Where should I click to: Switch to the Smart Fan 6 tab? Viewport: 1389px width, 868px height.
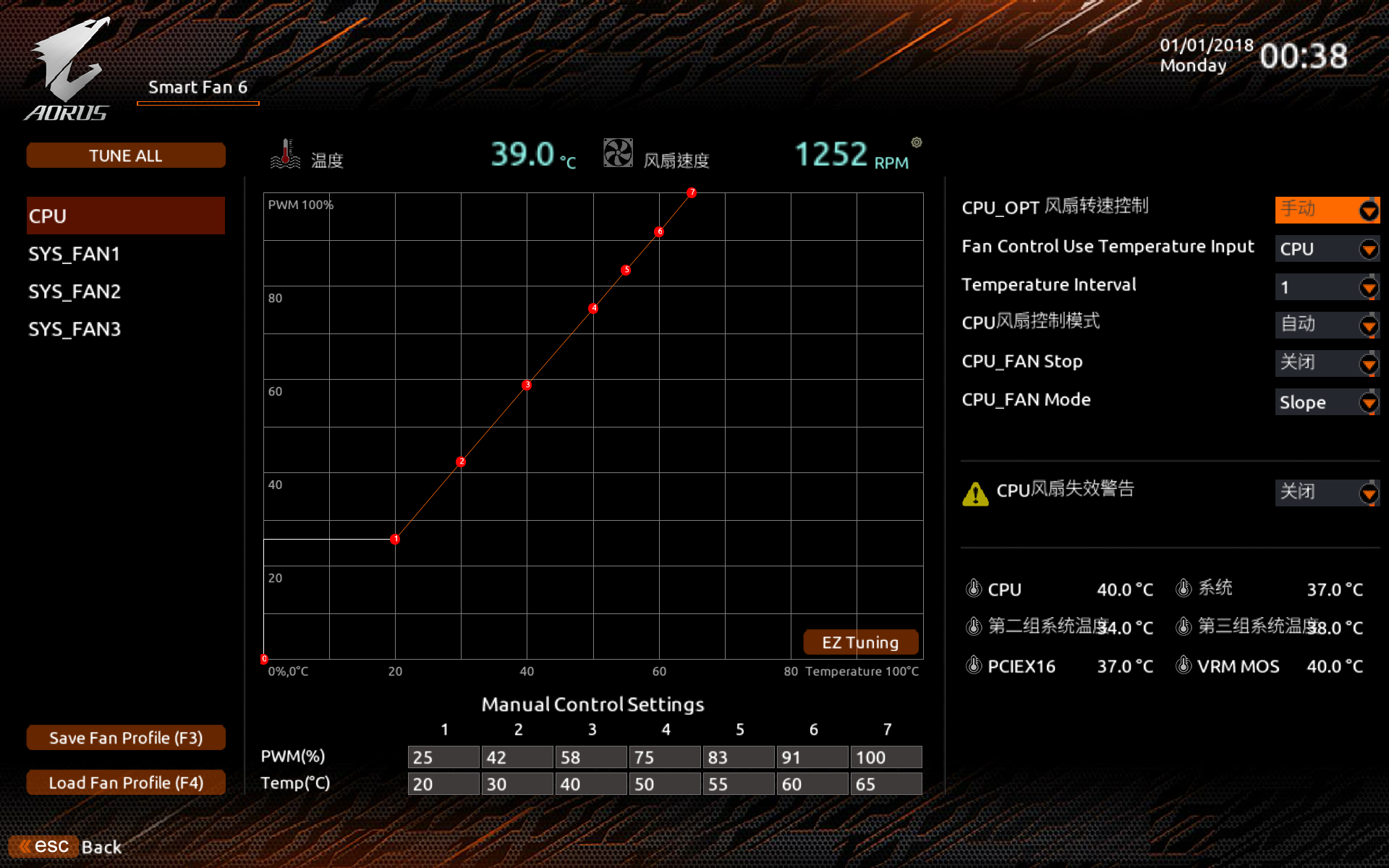pos(197,87)
